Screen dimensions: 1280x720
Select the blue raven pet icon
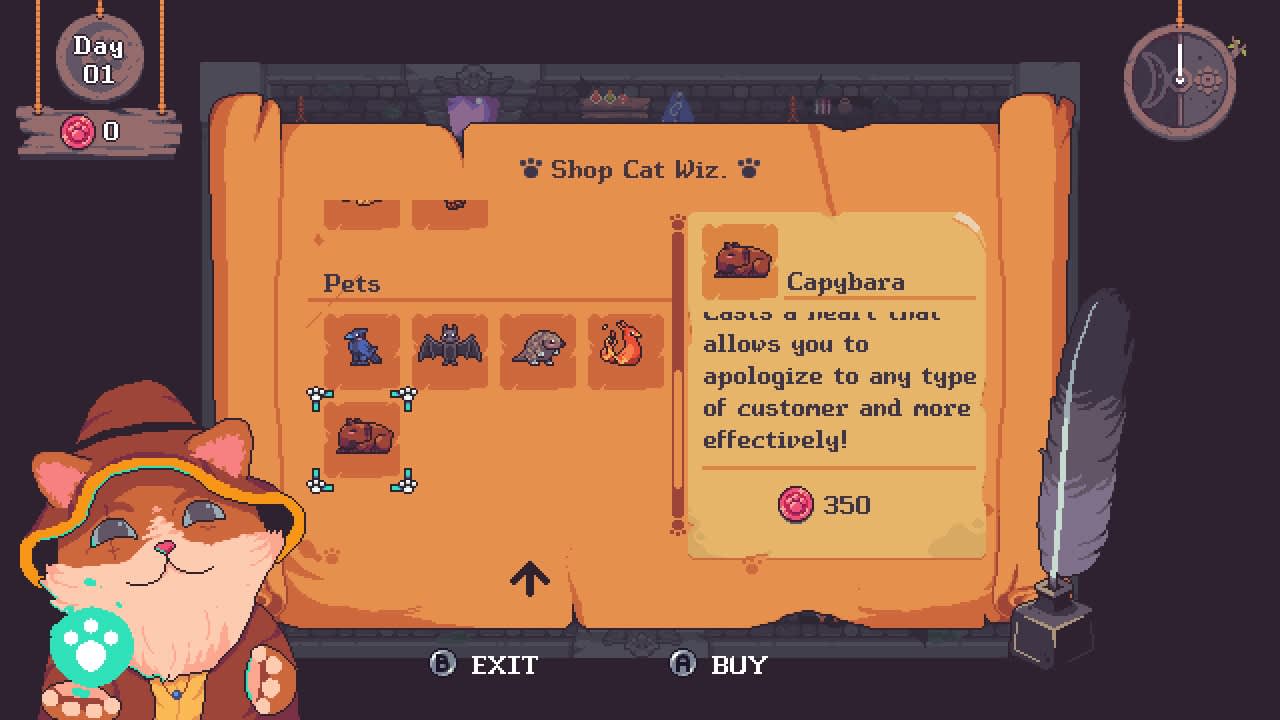361,349
